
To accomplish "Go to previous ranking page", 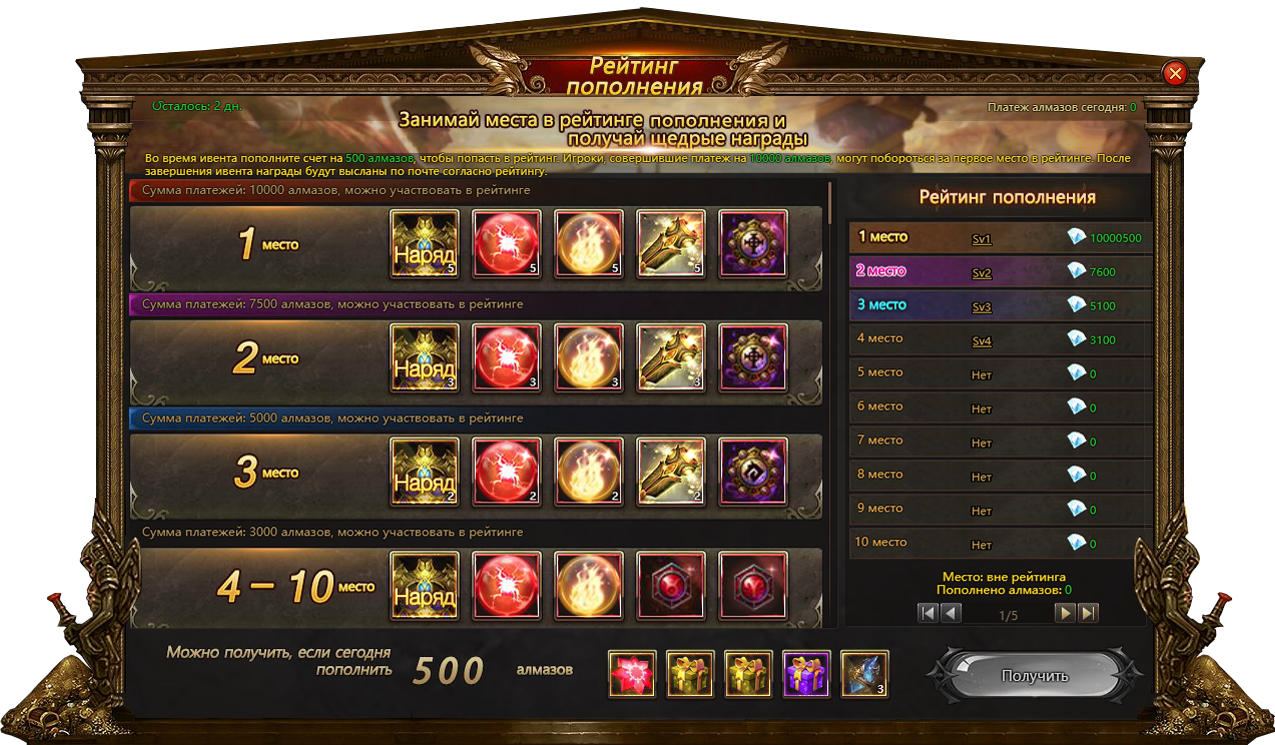I will 951,613.
